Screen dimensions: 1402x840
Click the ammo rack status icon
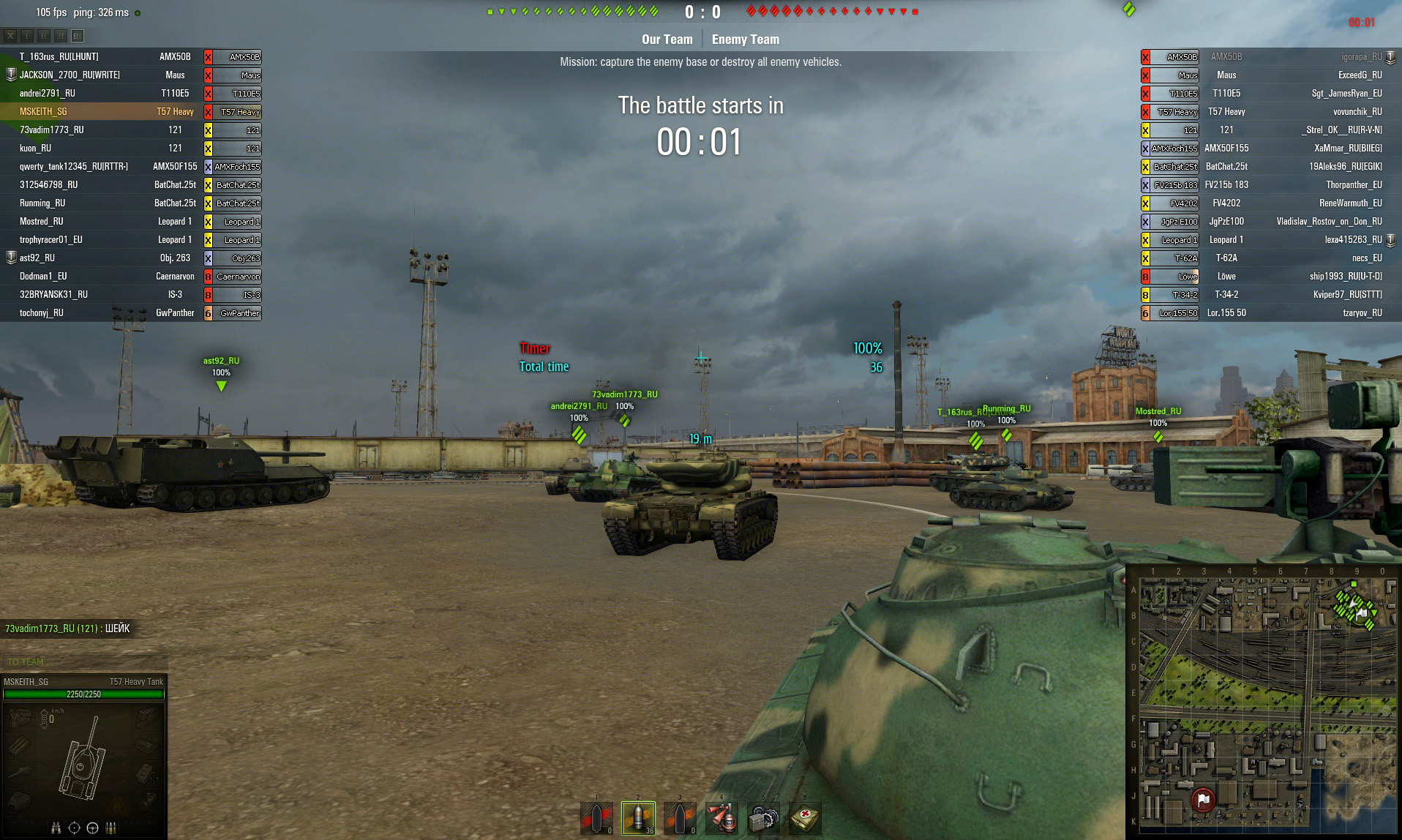[x=110, y=829]
